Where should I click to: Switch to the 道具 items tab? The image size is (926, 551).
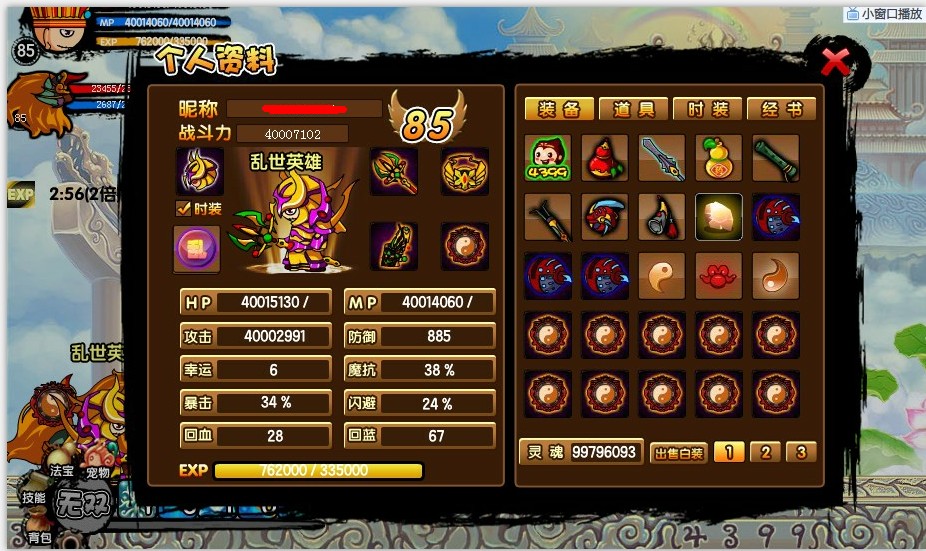(x=634, y=109)
